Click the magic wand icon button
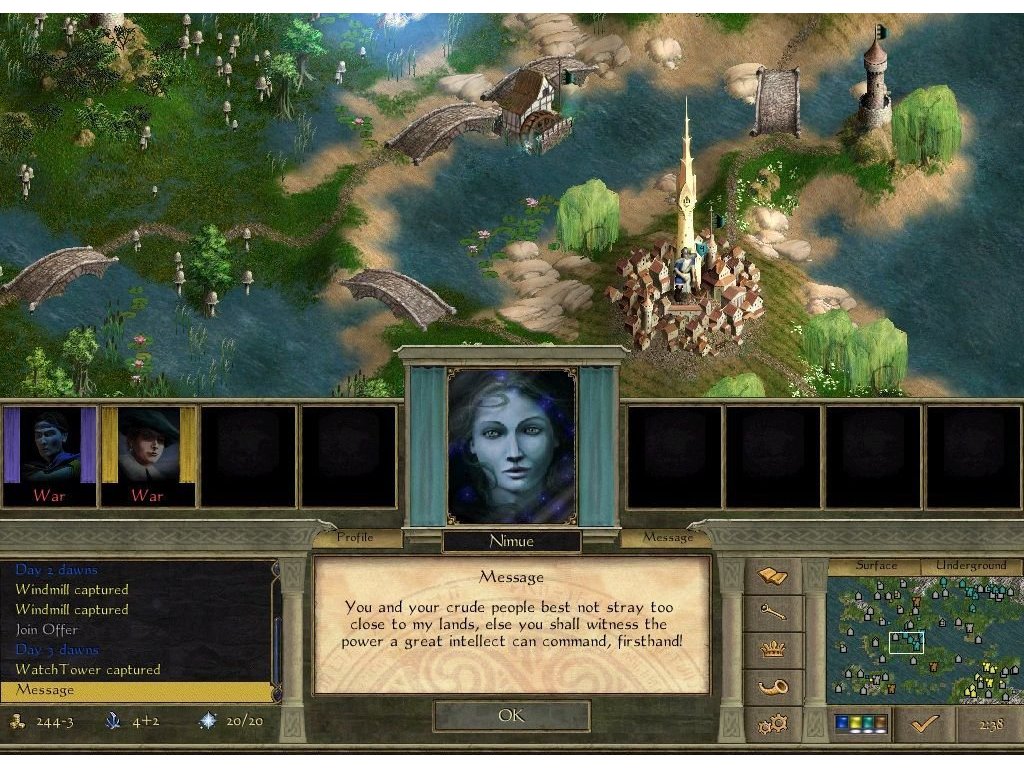The height and width of the screenshot is (768, 1024). tap(773, 613)
